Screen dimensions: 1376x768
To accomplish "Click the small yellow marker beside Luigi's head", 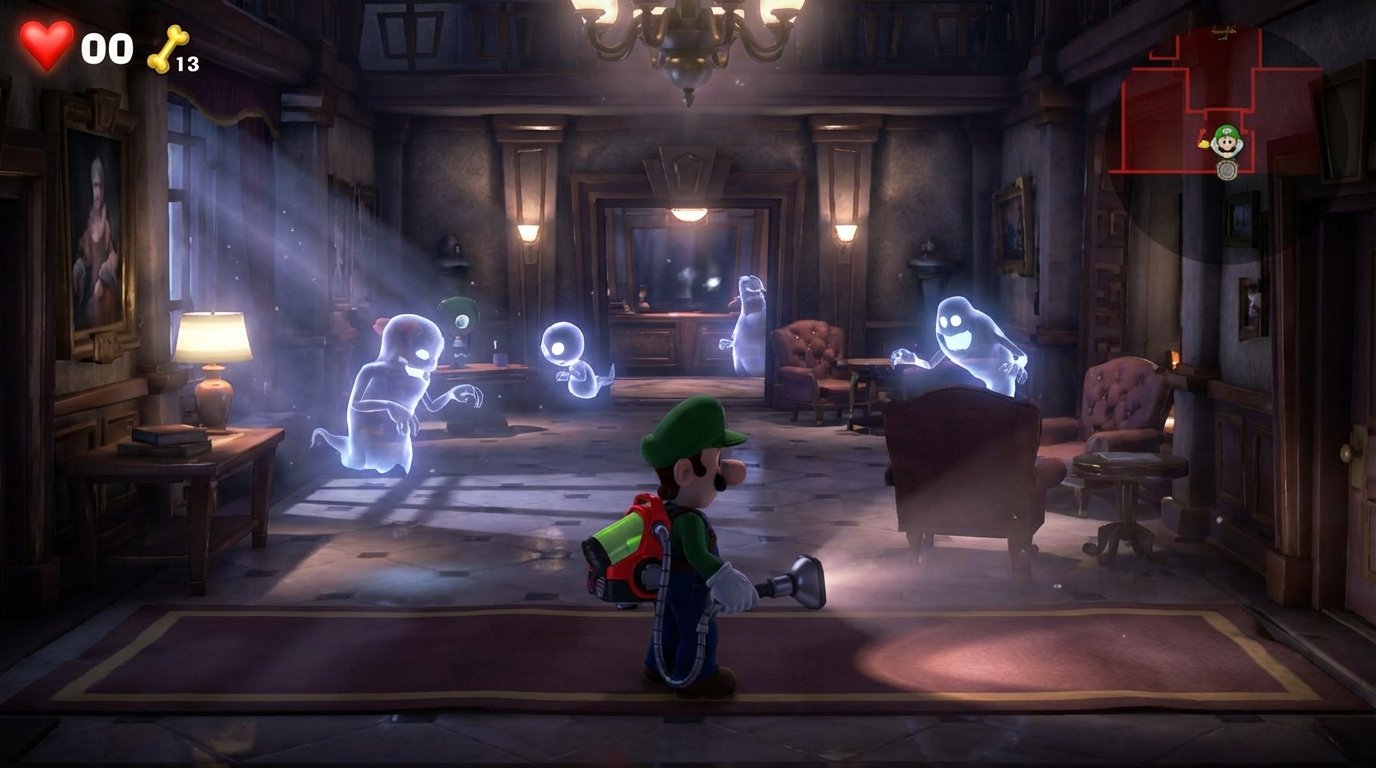I will (x=1204, y=143).
